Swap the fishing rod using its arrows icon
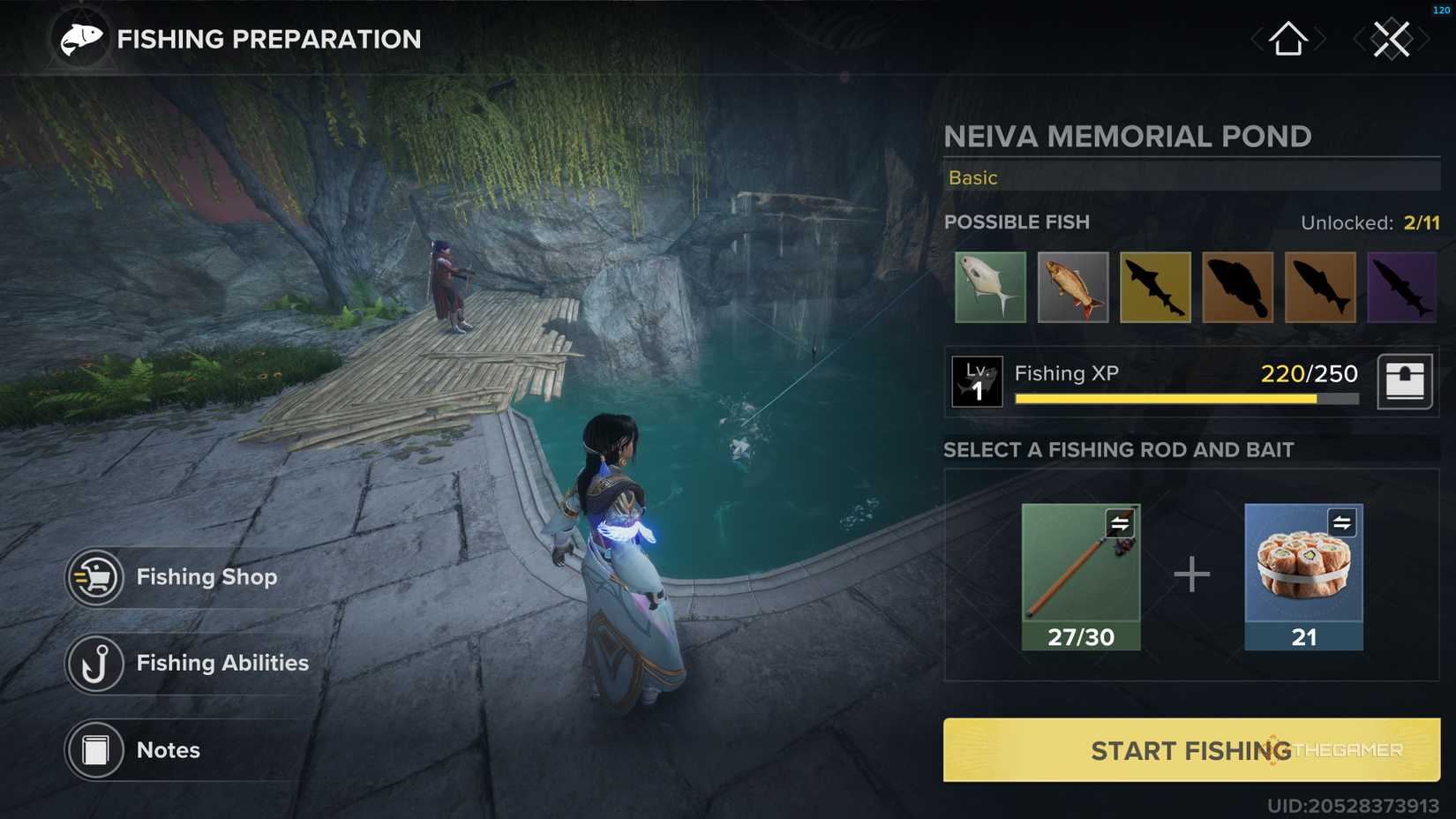 pos(1119,522)
